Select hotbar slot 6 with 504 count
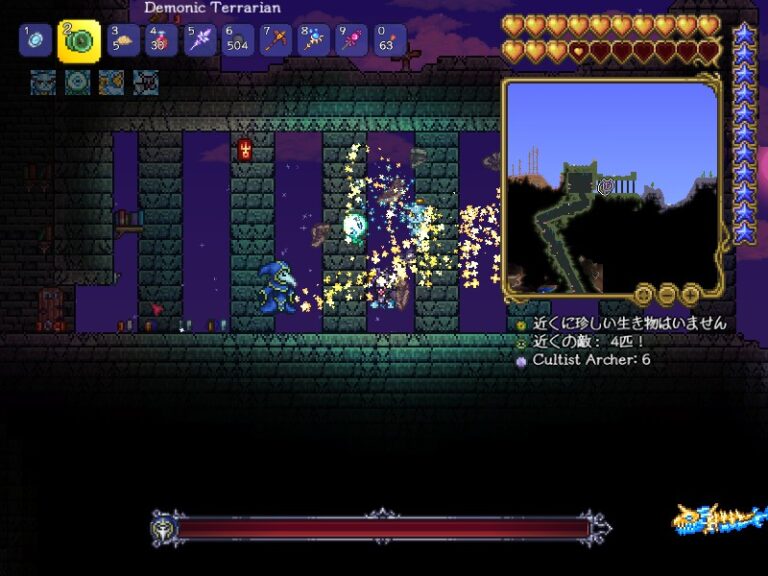 coord(237,41)
